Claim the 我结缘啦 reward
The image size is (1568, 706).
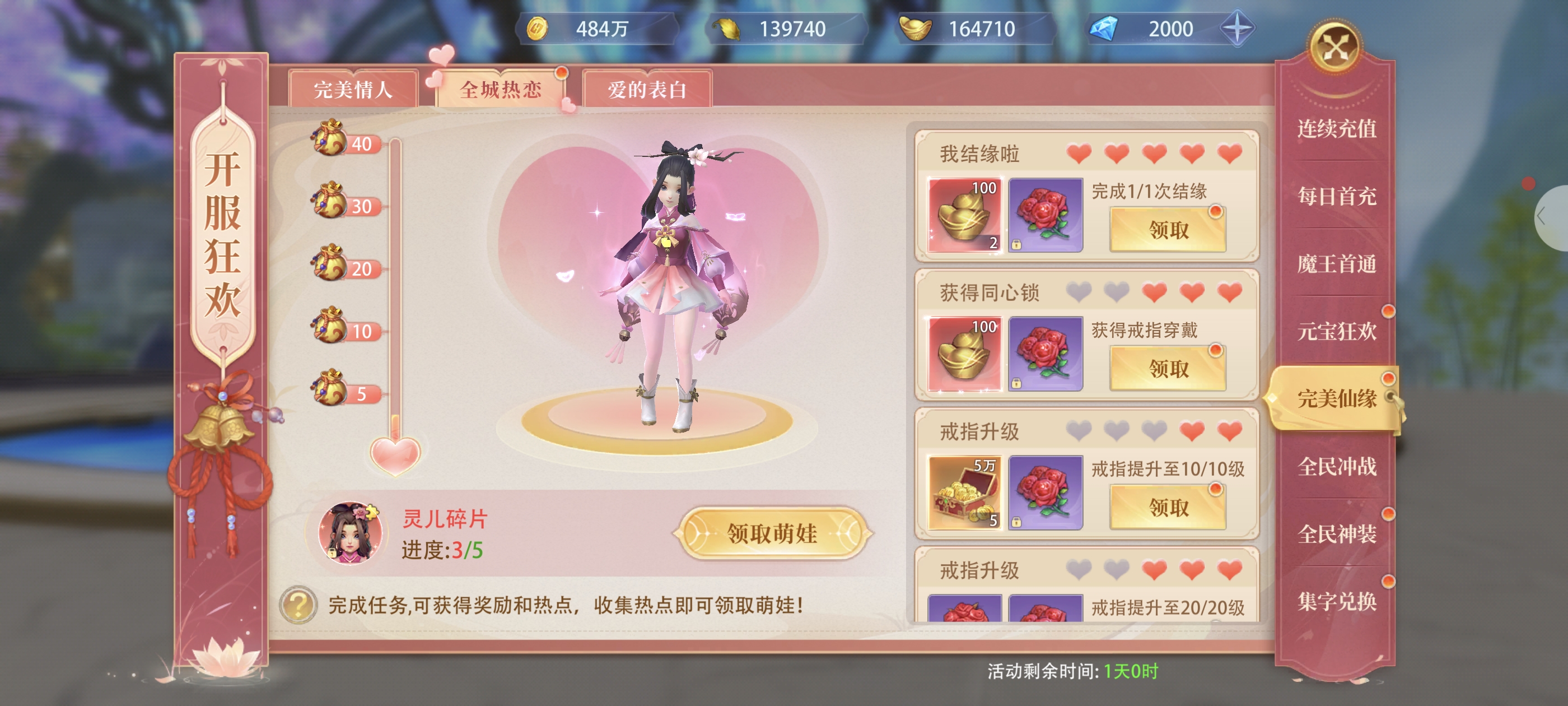[1168, 230]
